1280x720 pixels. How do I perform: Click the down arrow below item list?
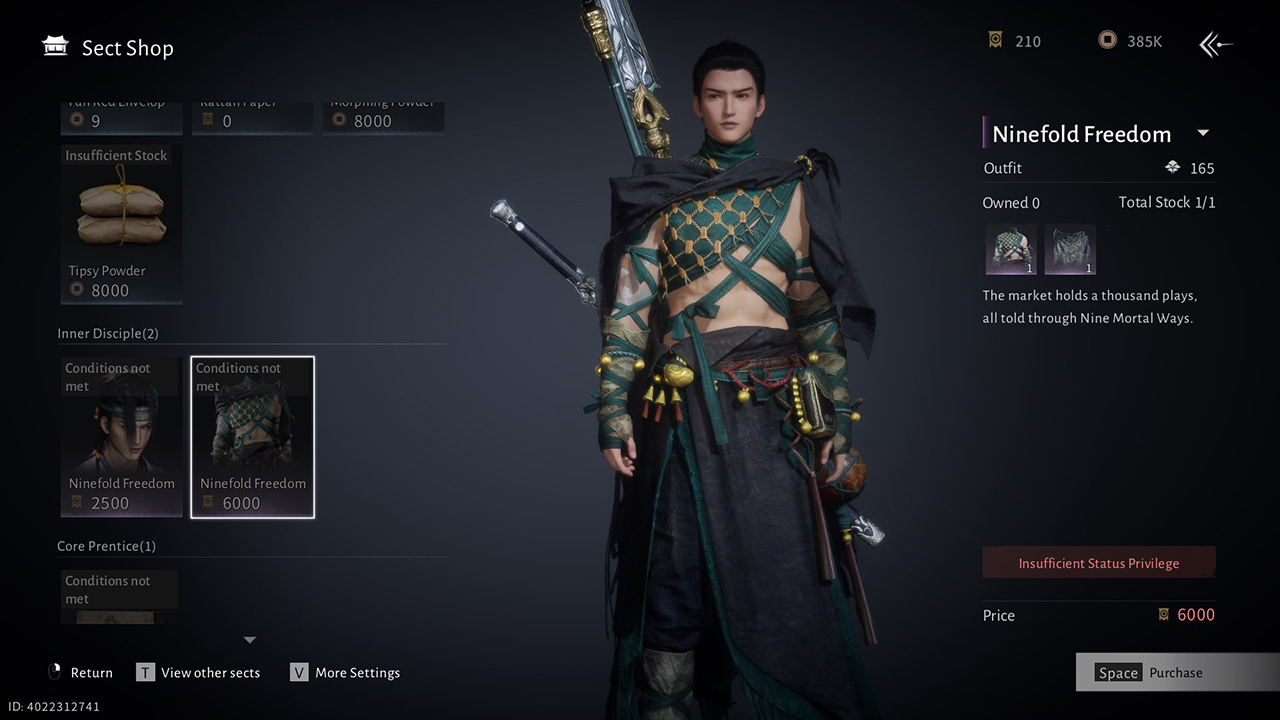point(250,640)
